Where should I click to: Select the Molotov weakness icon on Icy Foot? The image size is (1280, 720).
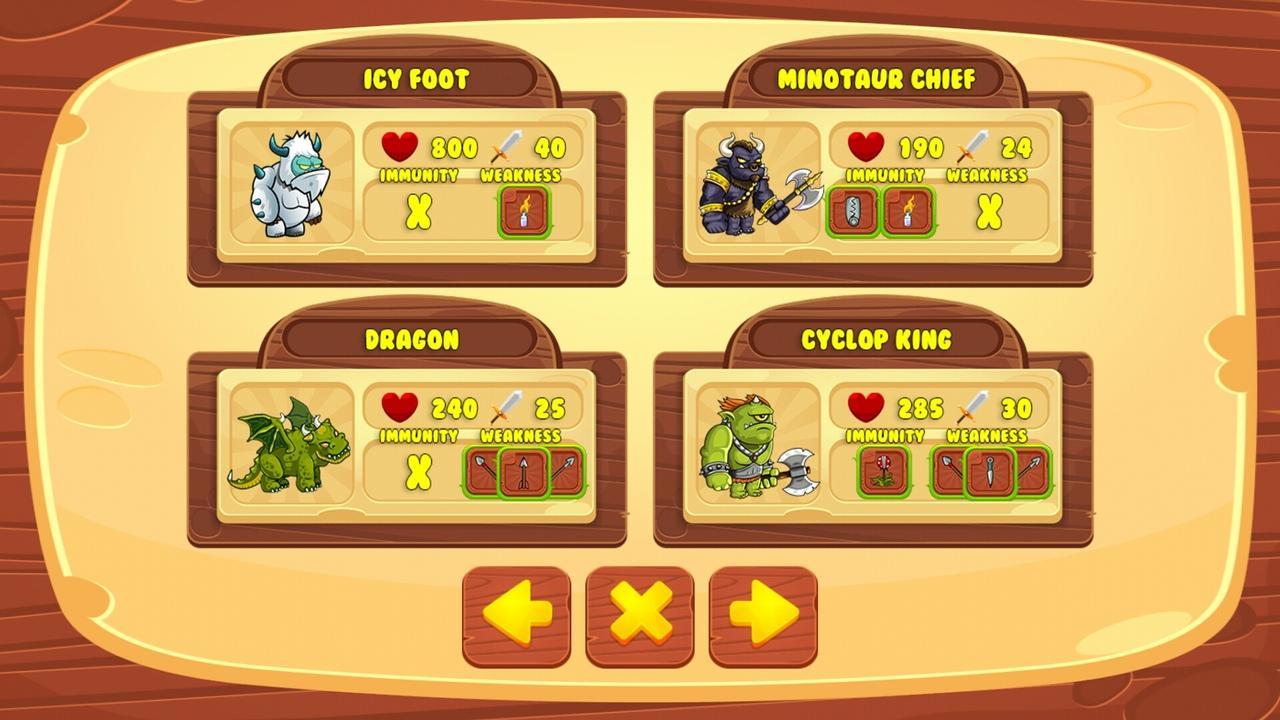pos(523,213)
